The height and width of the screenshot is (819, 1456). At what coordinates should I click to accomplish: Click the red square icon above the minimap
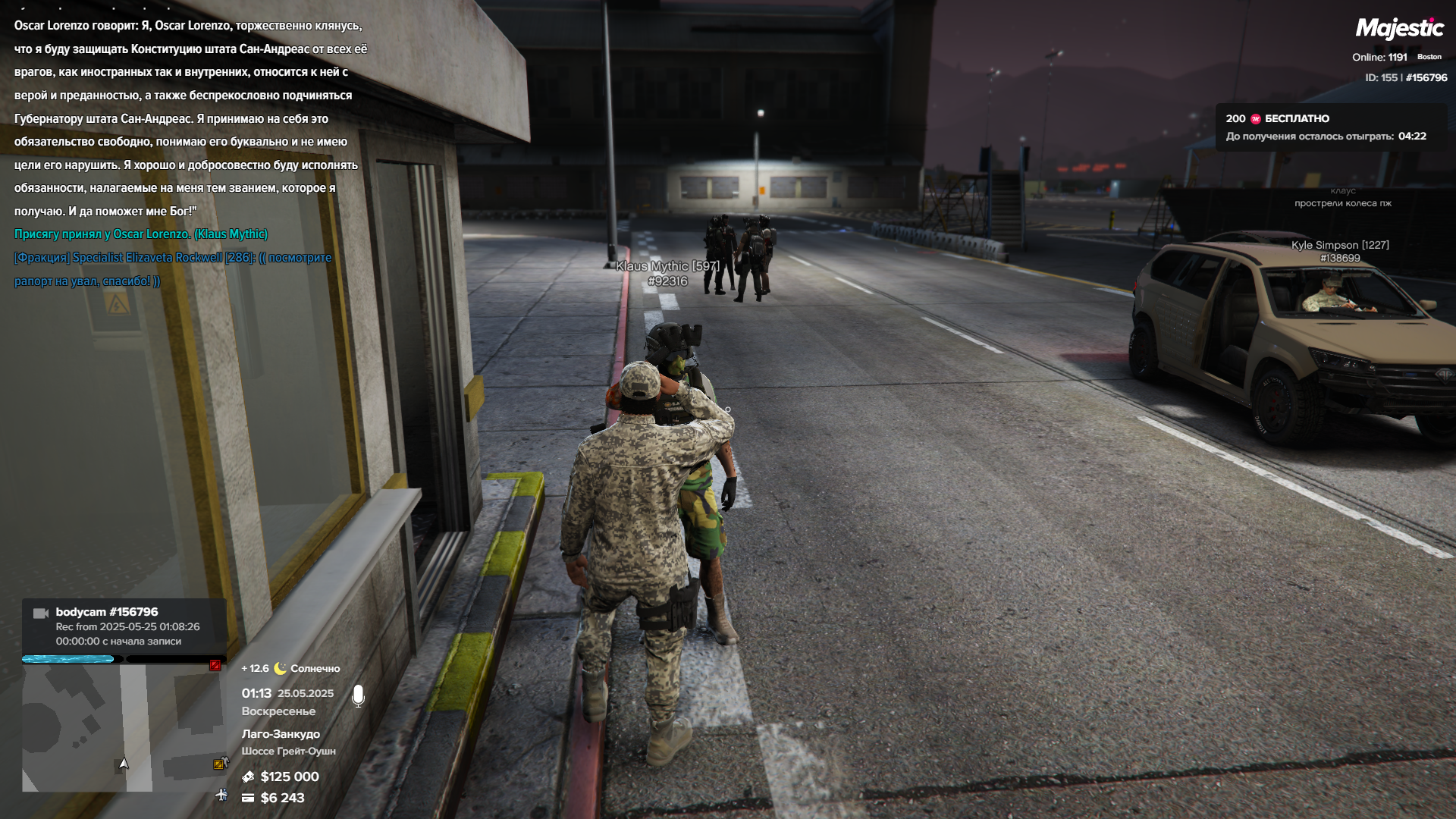coord(215,665)
